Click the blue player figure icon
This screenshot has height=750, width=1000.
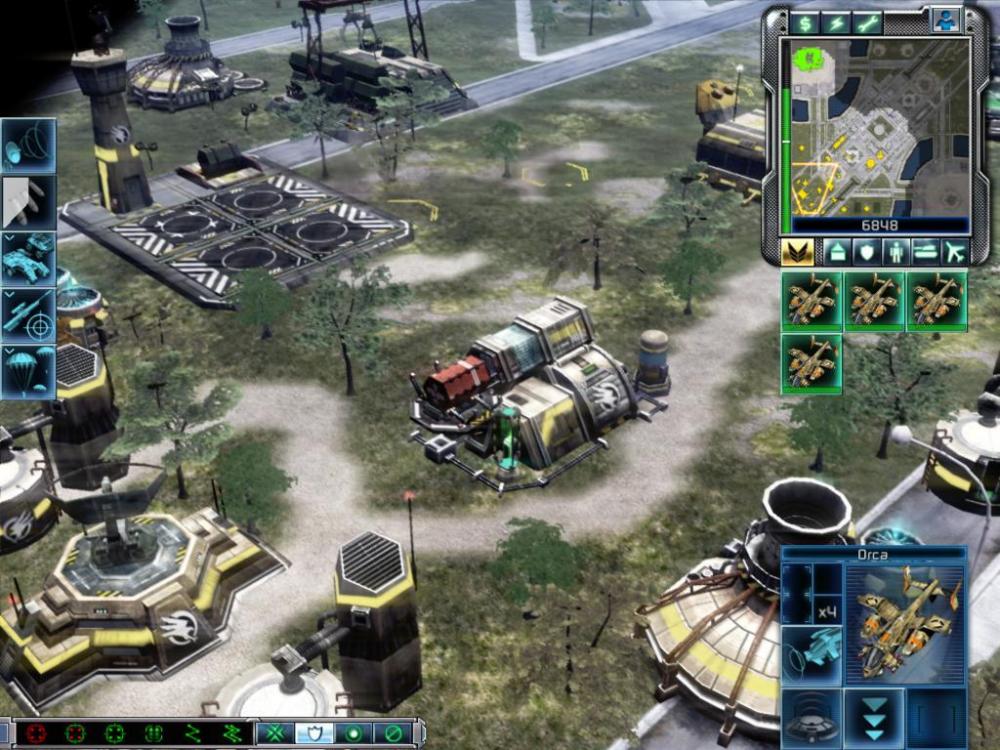pyautogui.click(x=945, y=20)
